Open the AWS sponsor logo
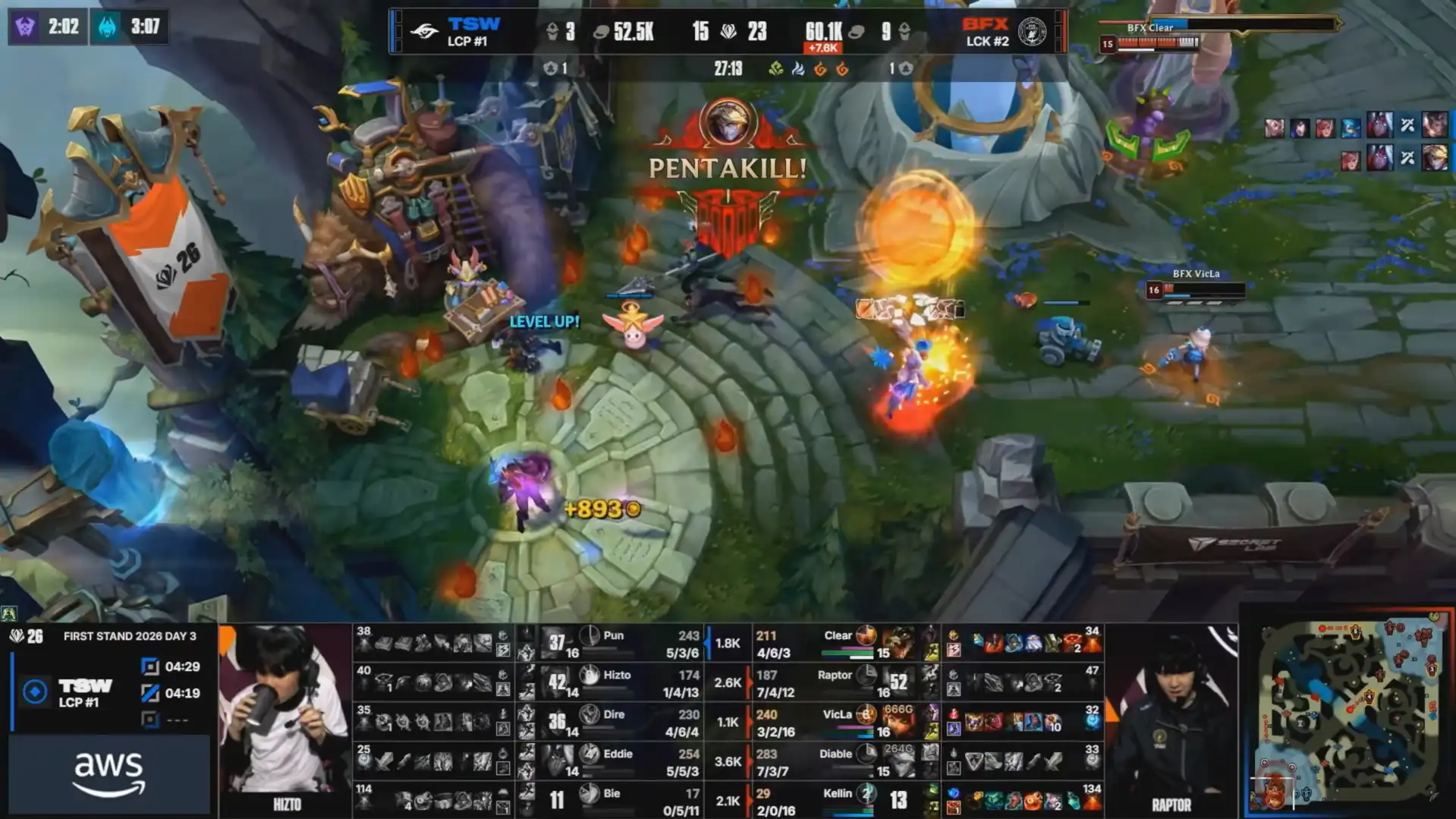This screenshot has width=1456, height=819. [x=108, y=774]
